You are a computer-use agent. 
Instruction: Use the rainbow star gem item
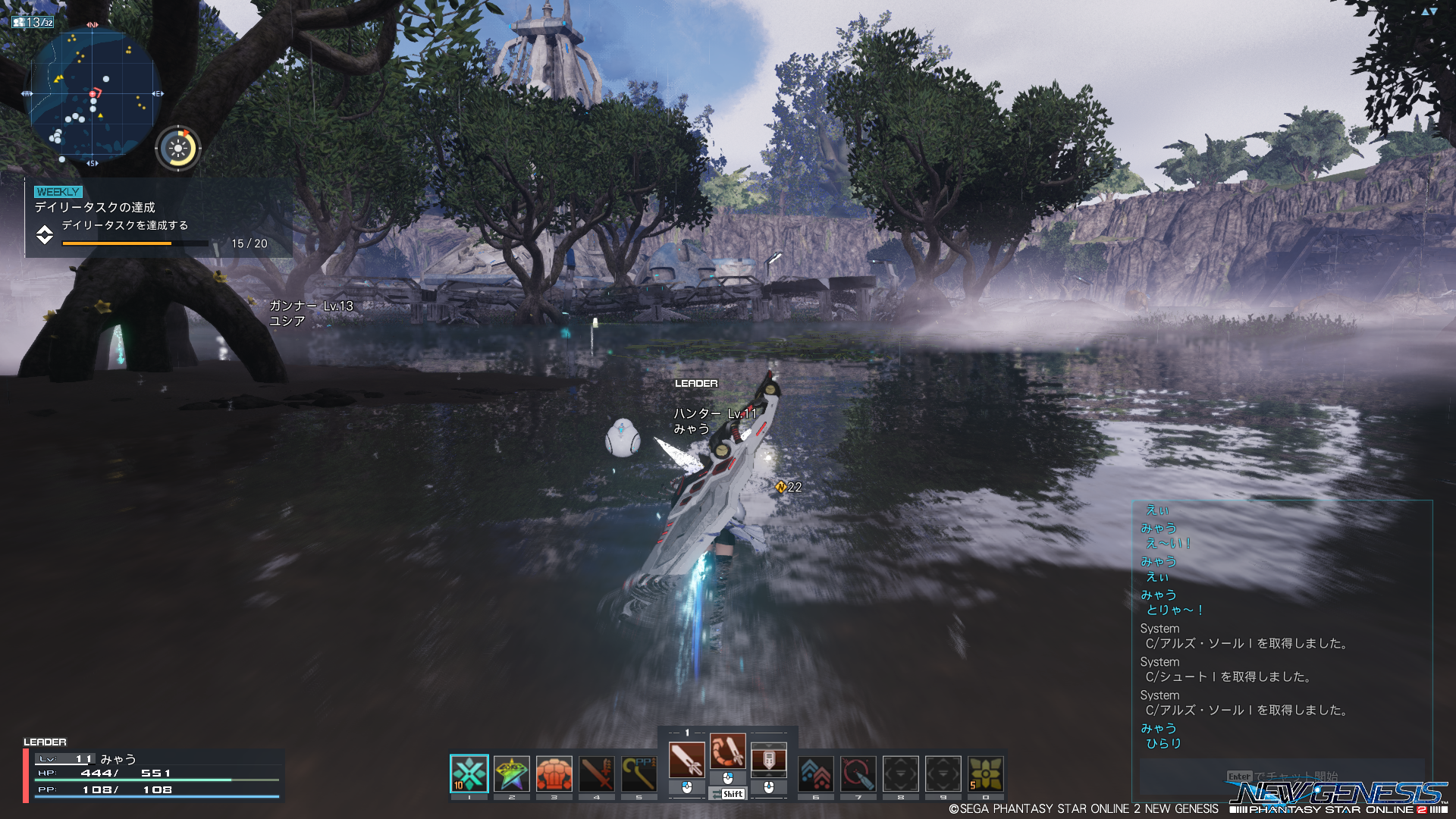click(512, 773)
